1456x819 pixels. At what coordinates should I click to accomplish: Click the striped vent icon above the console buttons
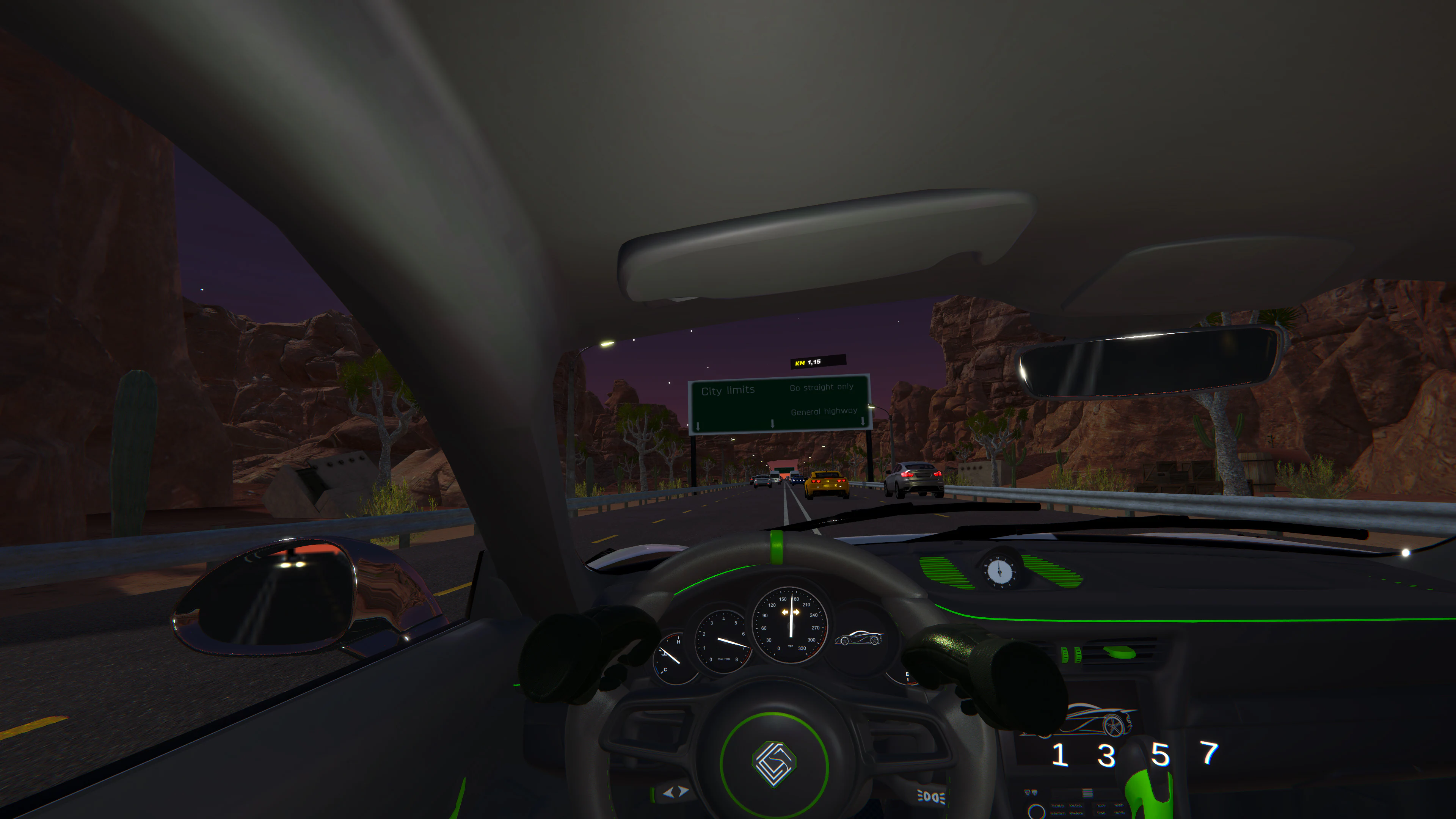pos(1087,794)
